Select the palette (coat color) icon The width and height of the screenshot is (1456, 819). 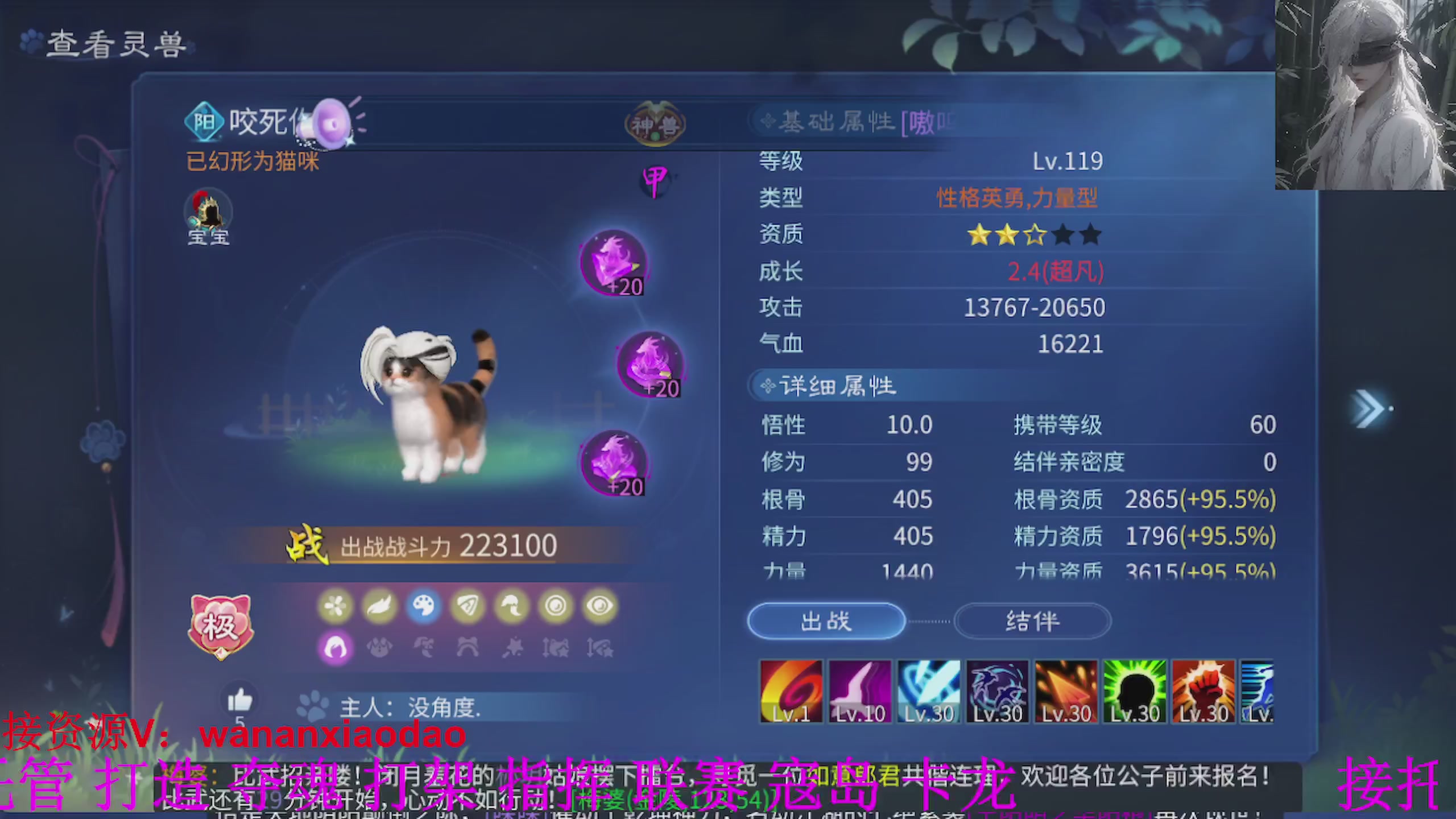(x=424, y=606)
